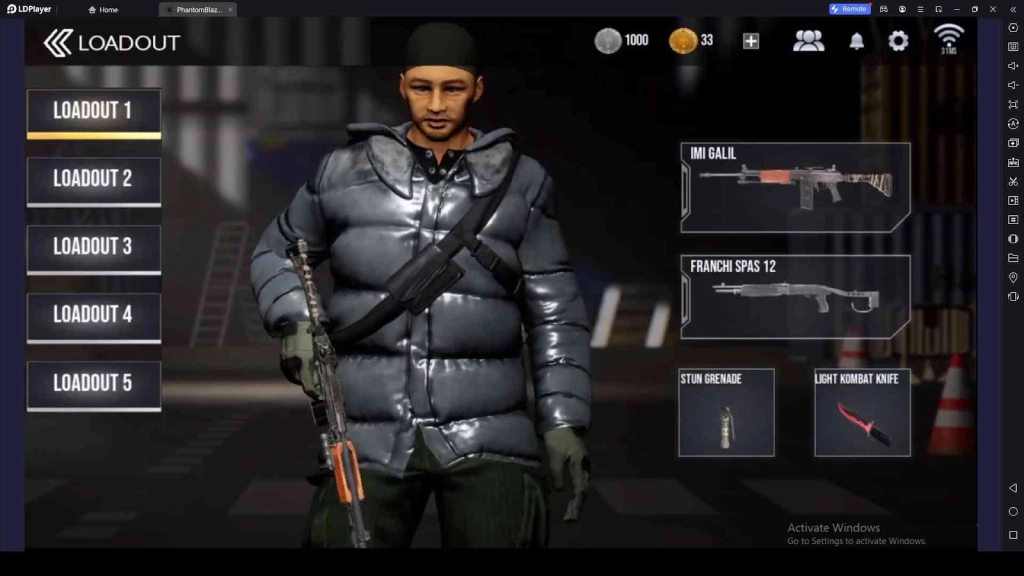Select the Light Kombat Knife slot

[862, 412]
